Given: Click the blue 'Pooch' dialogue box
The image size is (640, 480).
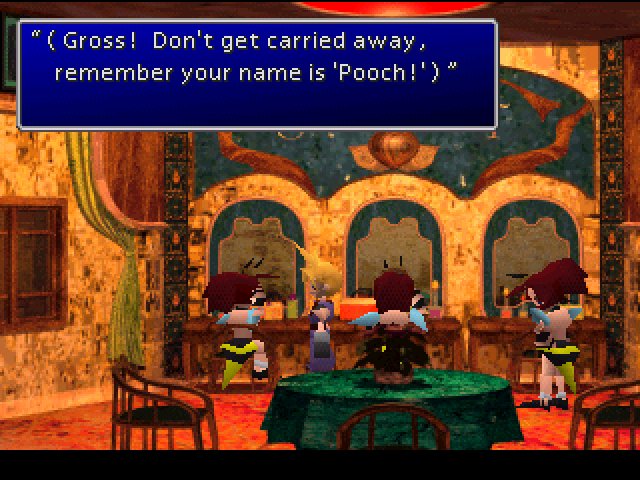Looking at the screenshot, I should pos(257,74).
